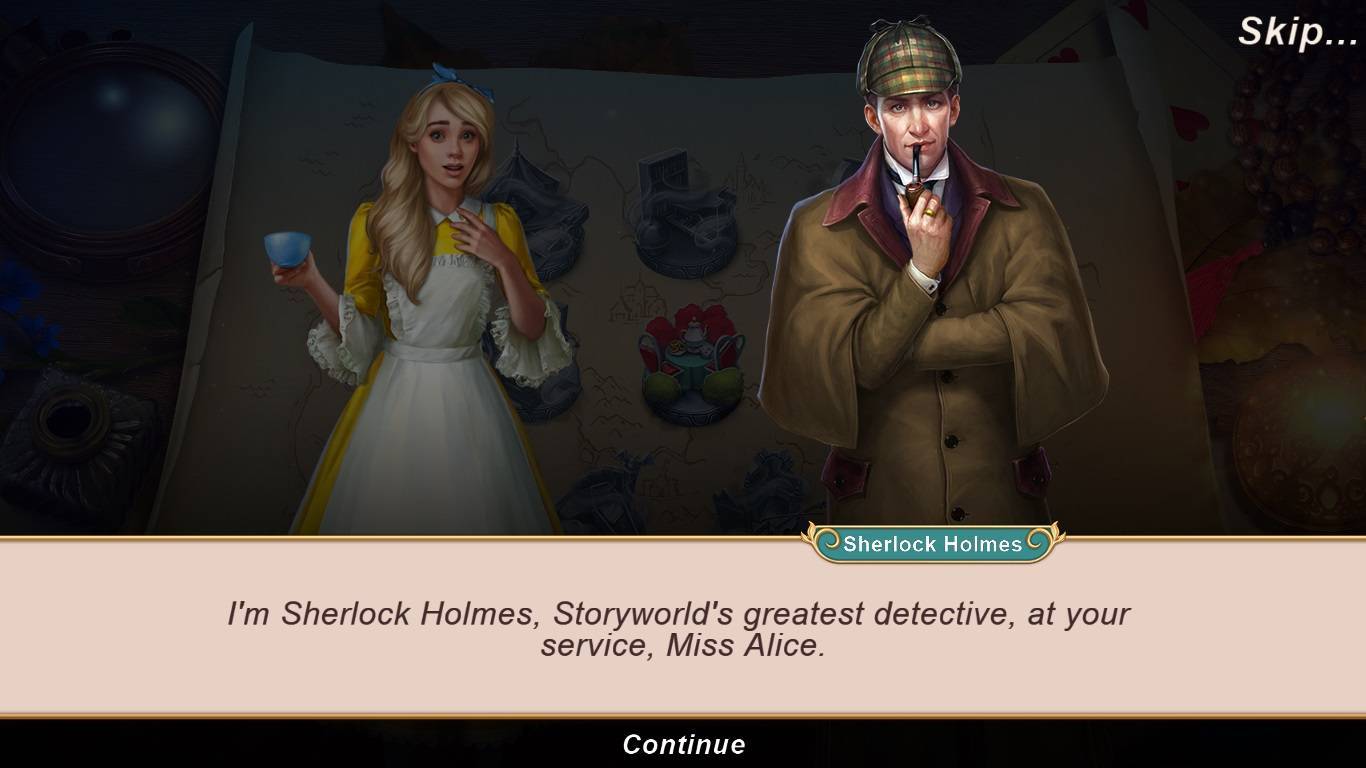
Task: Continue to the next dialogue line
Action: [683, 744]
